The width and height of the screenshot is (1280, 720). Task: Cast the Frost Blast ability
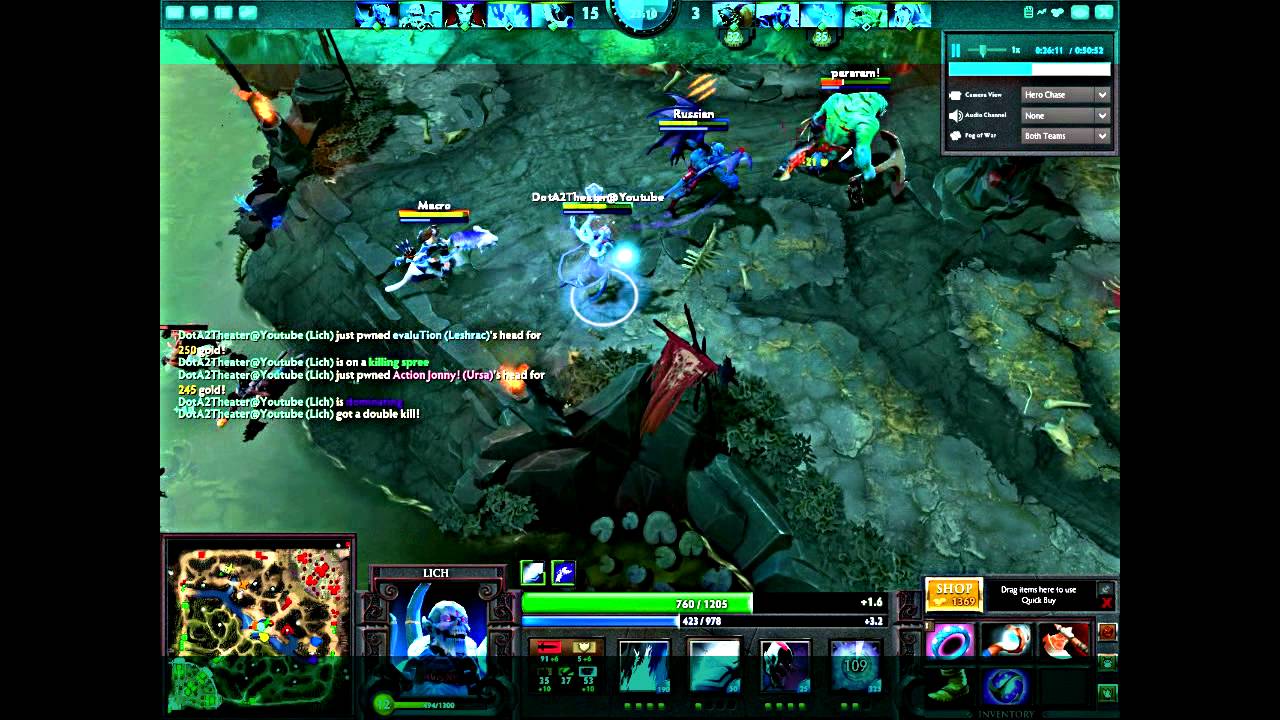point(643,665)
